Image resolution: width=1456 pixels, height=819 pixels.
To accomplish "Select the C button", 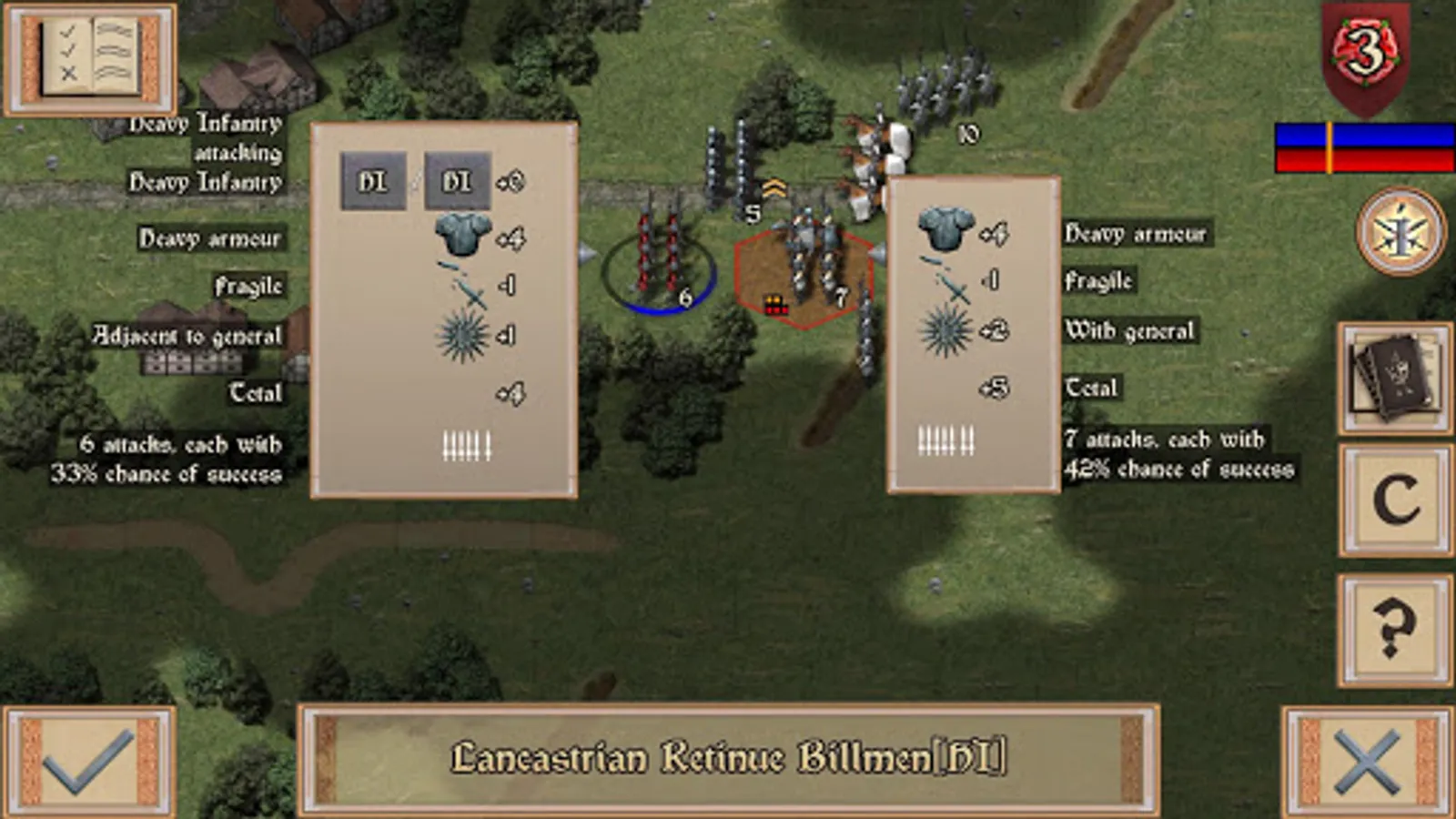I will (x=1394, y=500).
